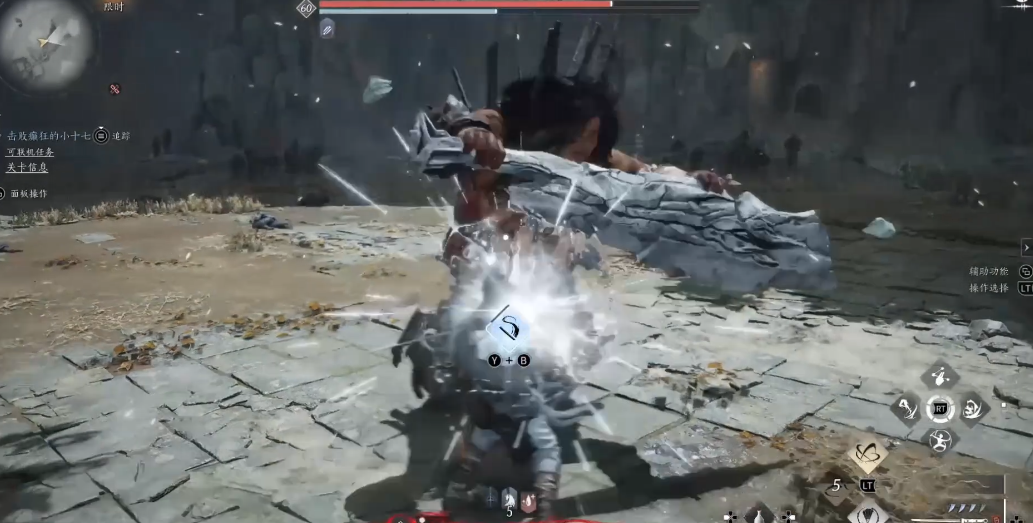
Task: Open the 可联机任务 link
Action: 30,152
